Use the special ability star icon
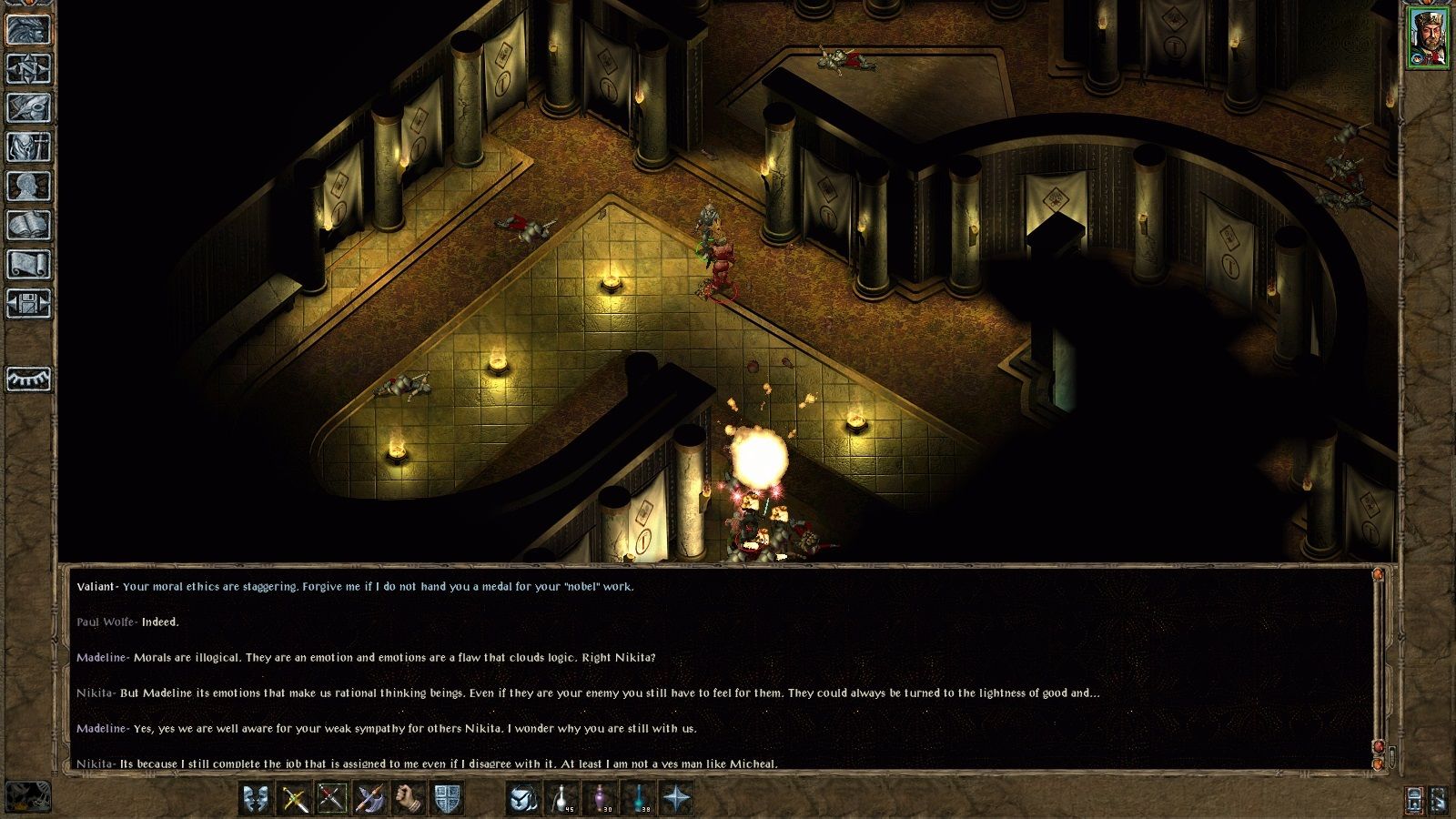 point(677,796)
